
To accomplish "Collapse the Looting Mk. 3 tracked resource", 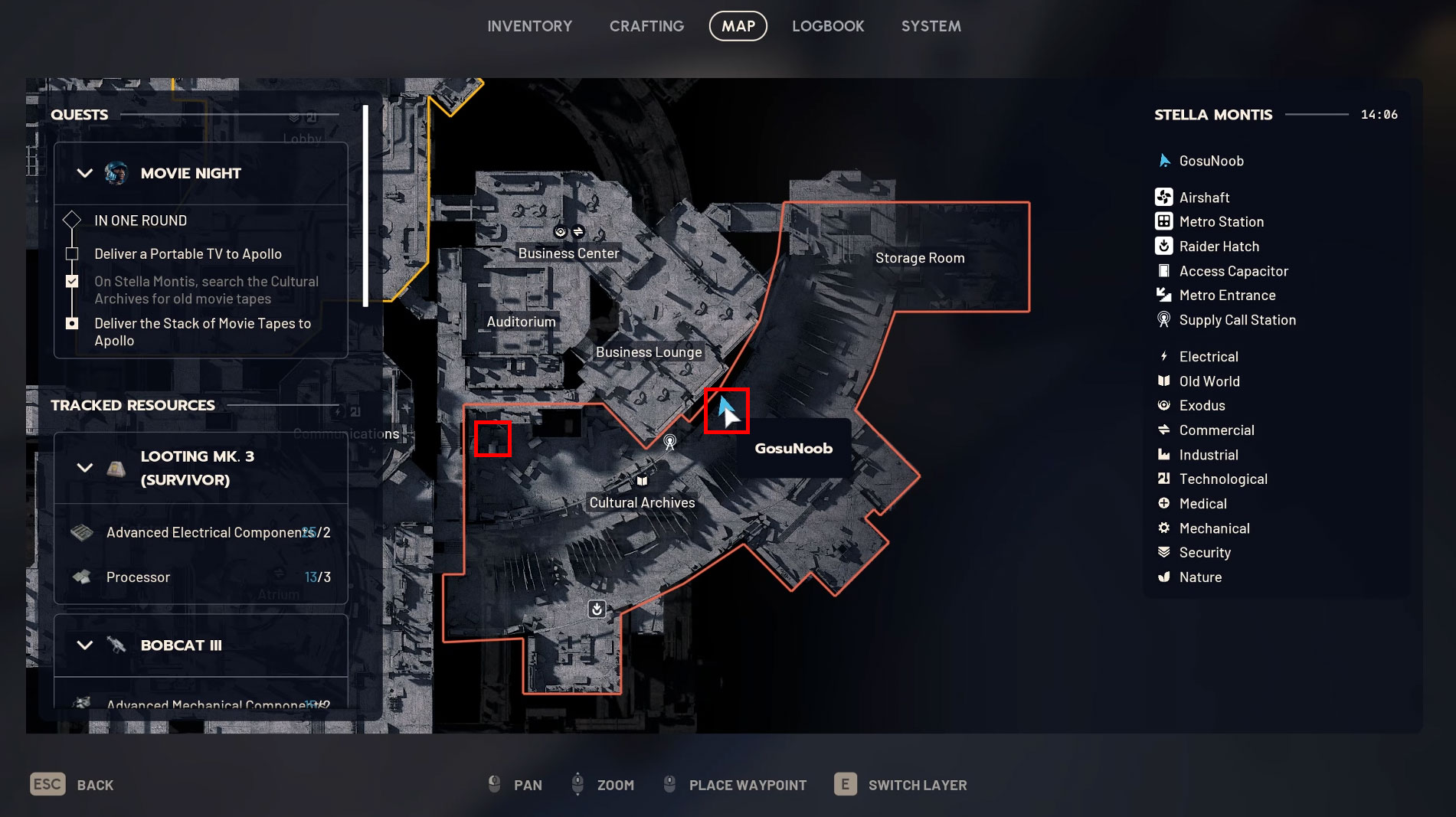I will pyautogui.click(x=85, y=468).
